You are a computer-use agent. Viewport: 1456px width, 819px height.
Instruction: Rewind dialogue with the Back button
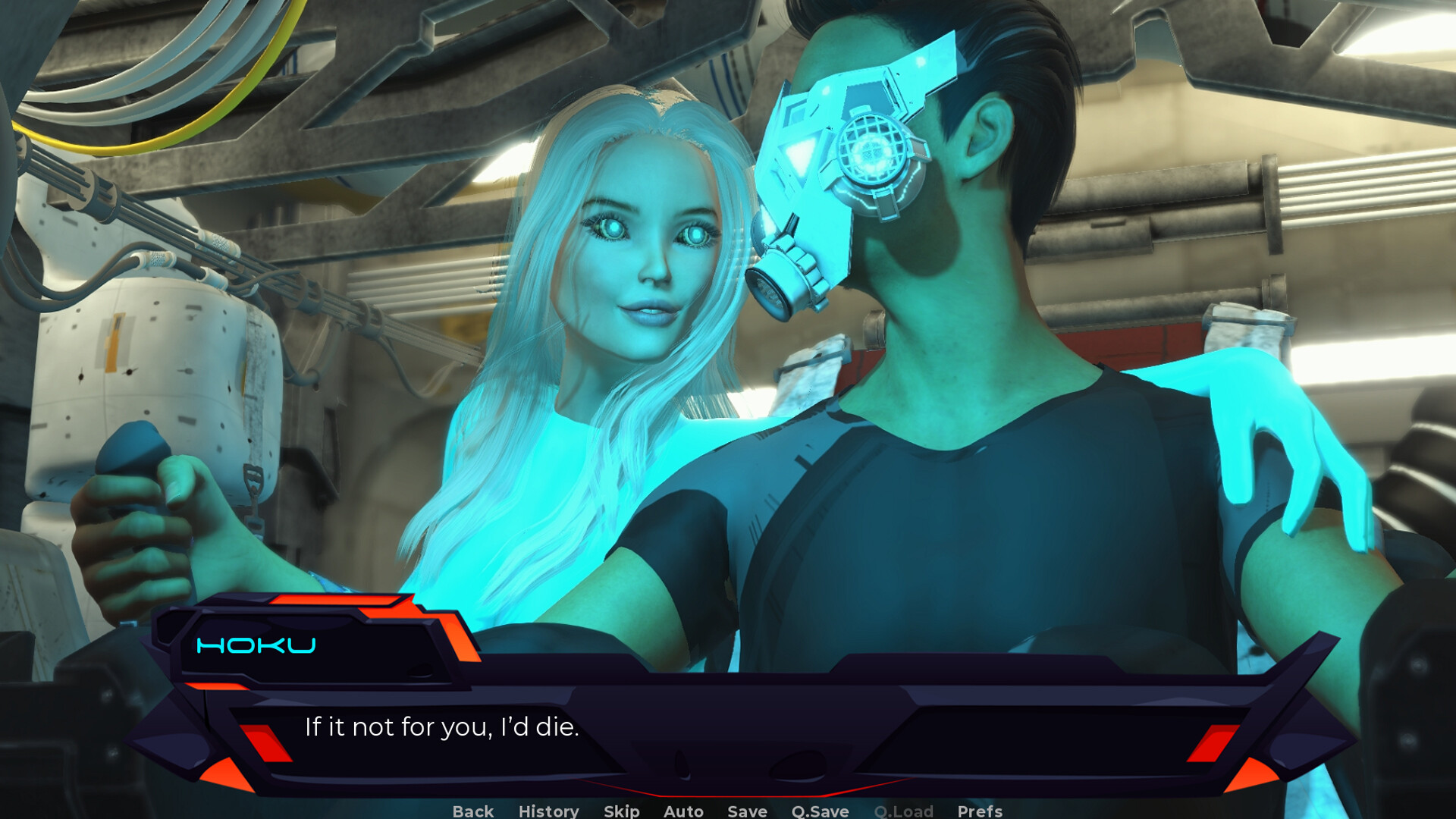472,811
